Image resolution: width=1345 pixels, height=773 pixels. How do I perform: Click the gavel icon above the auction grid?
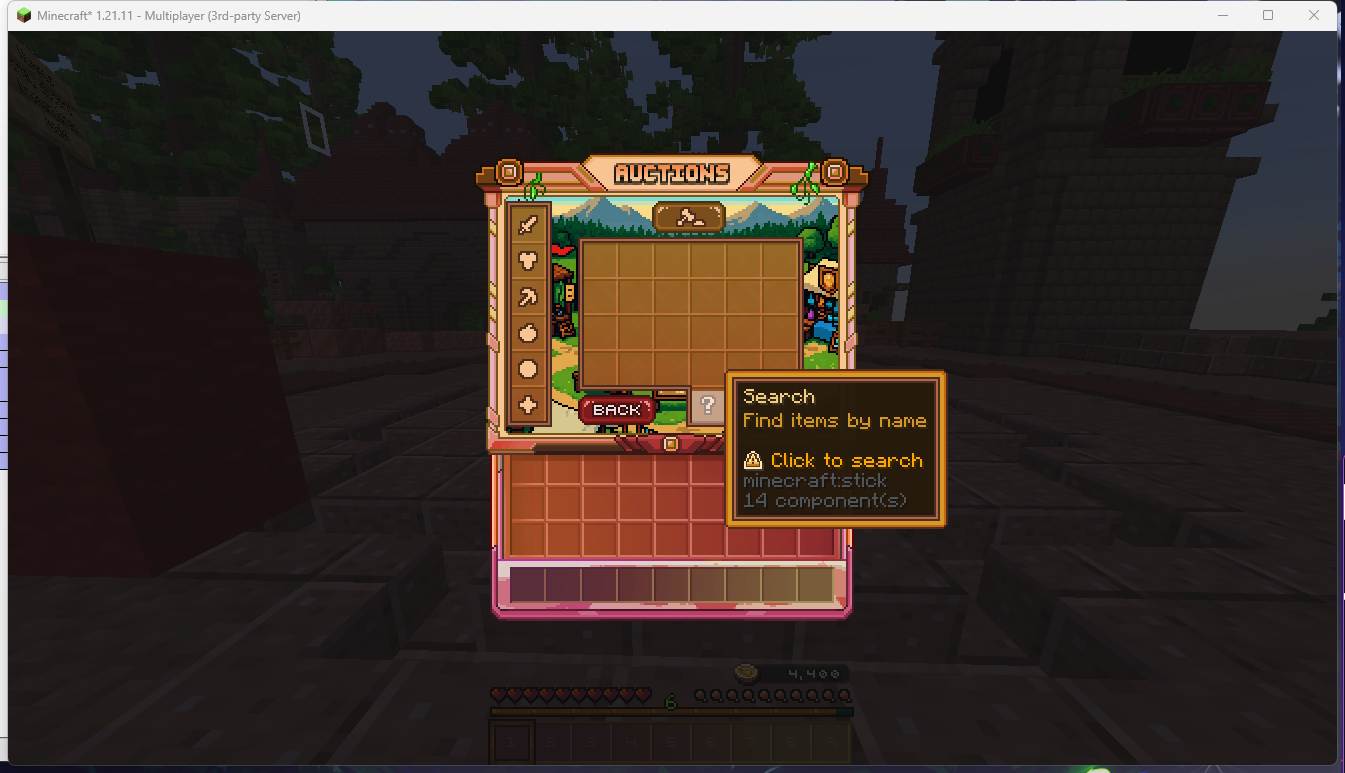click(690, 218)
